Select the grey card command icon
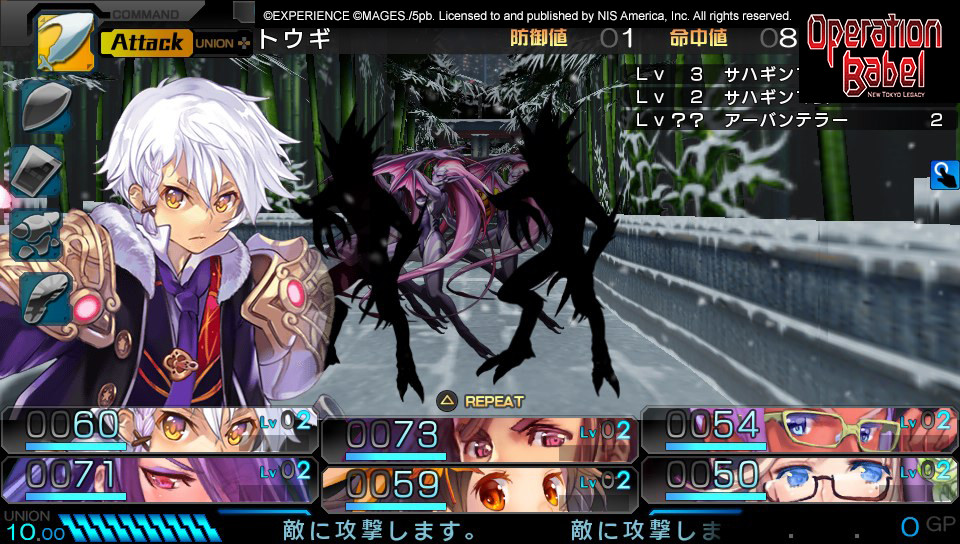Image resolution: width=960 pixels, height=544 pixels. tap(38, 170)
